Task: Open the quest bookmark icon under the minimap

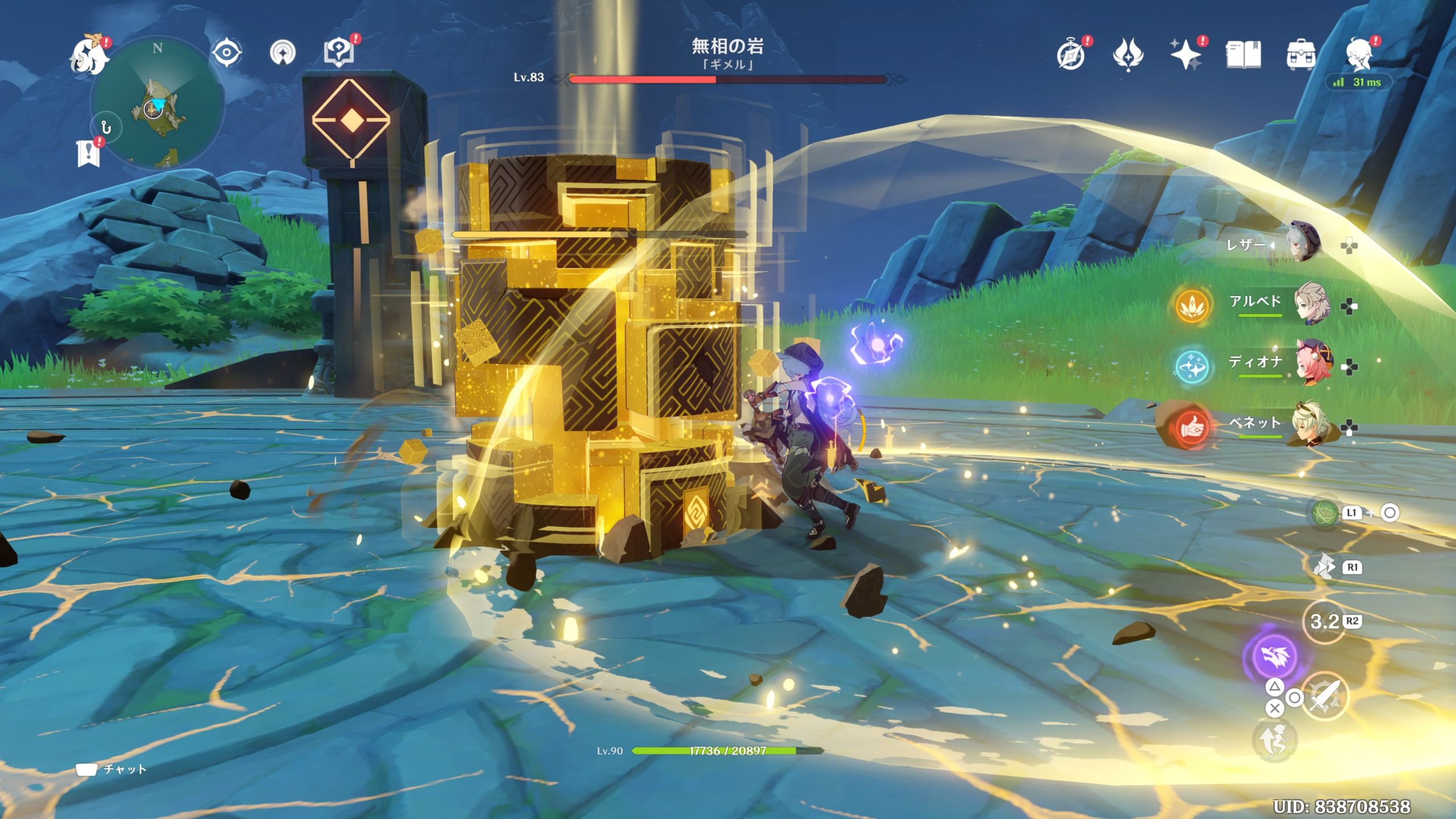Action: (x=88, y=153)
